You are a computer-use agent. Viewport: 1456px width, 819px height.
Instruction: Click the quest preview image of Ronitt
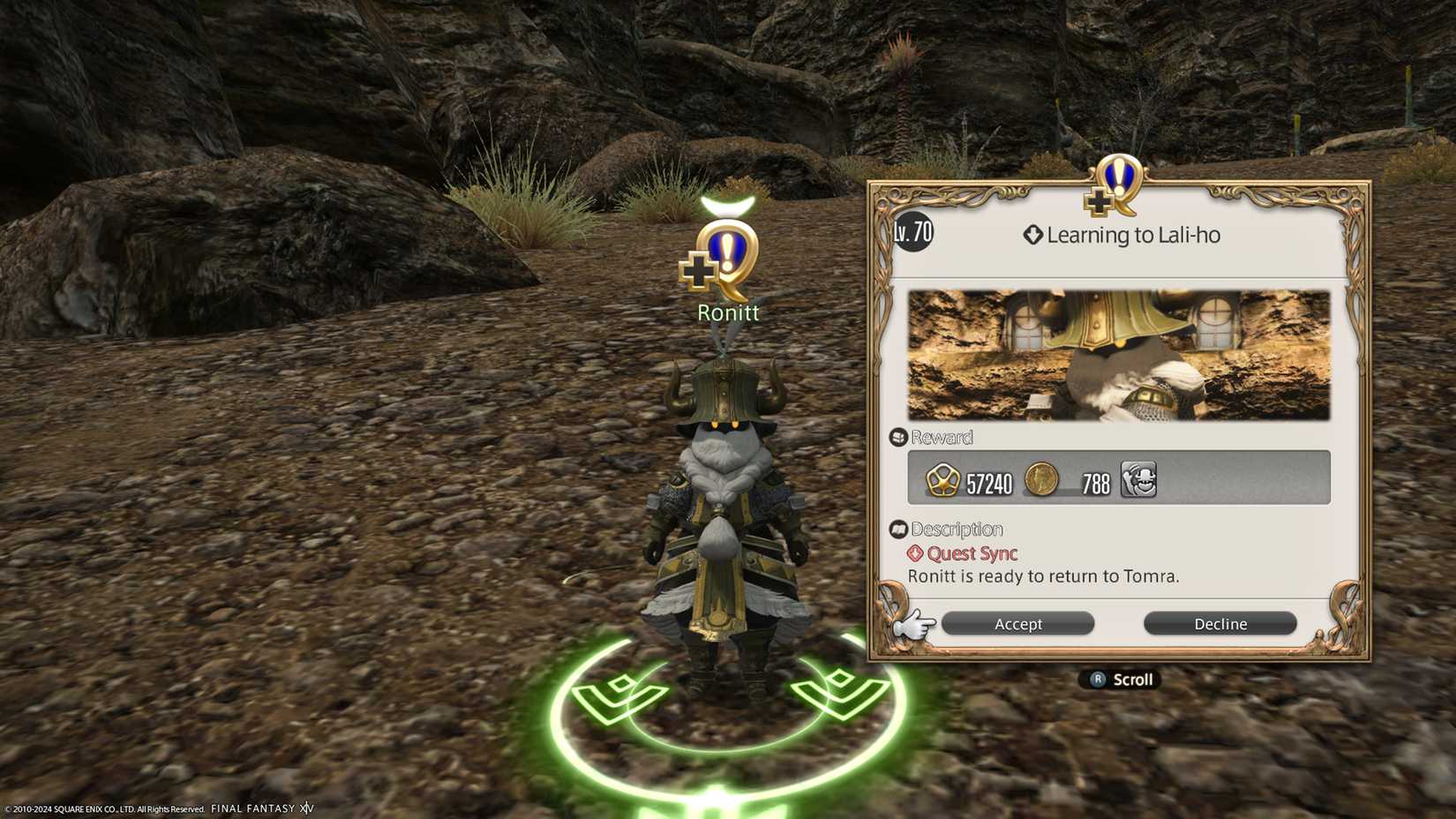[1118, 353]
